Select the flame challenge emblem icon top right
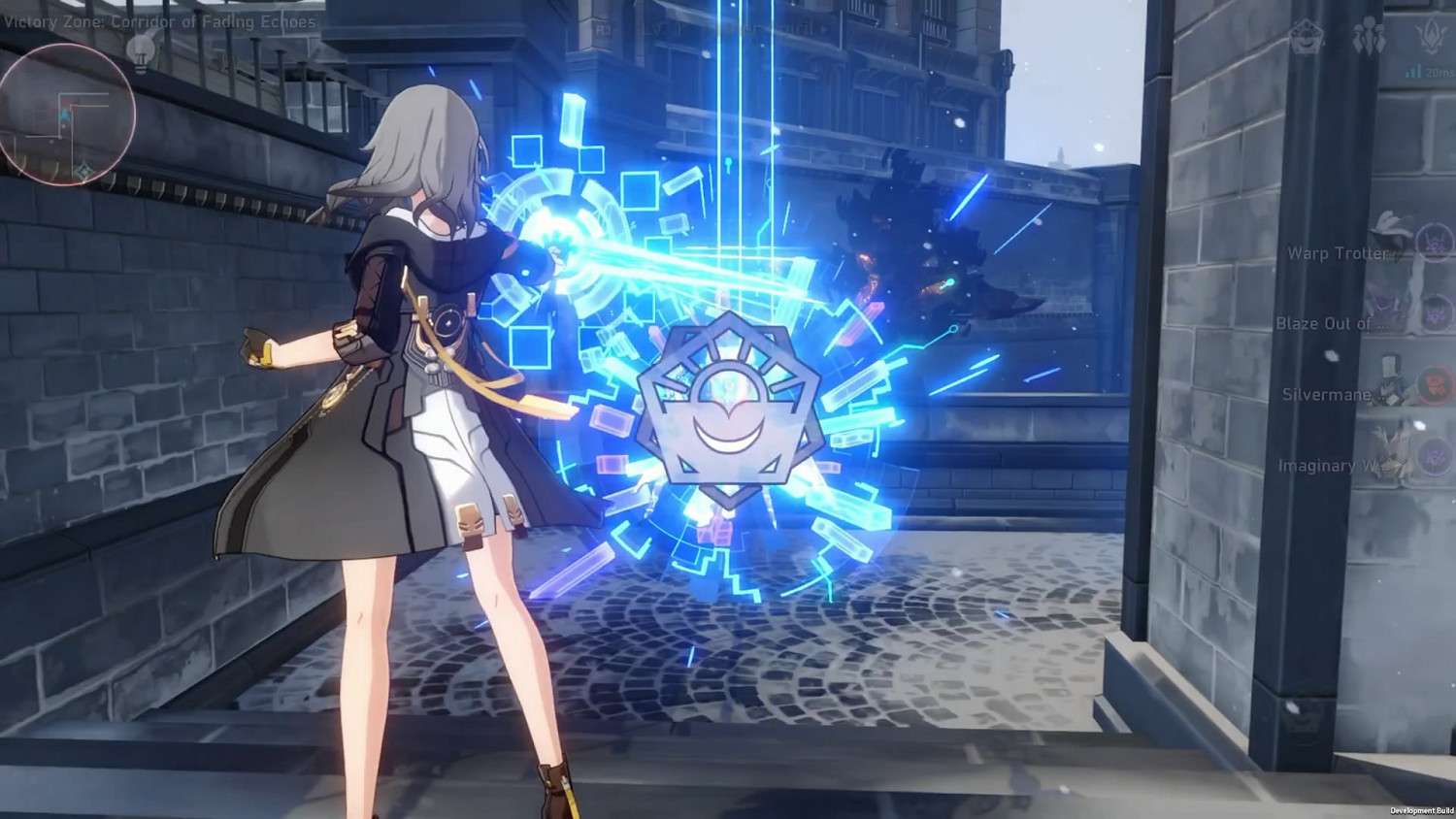 pos(1432,36)
